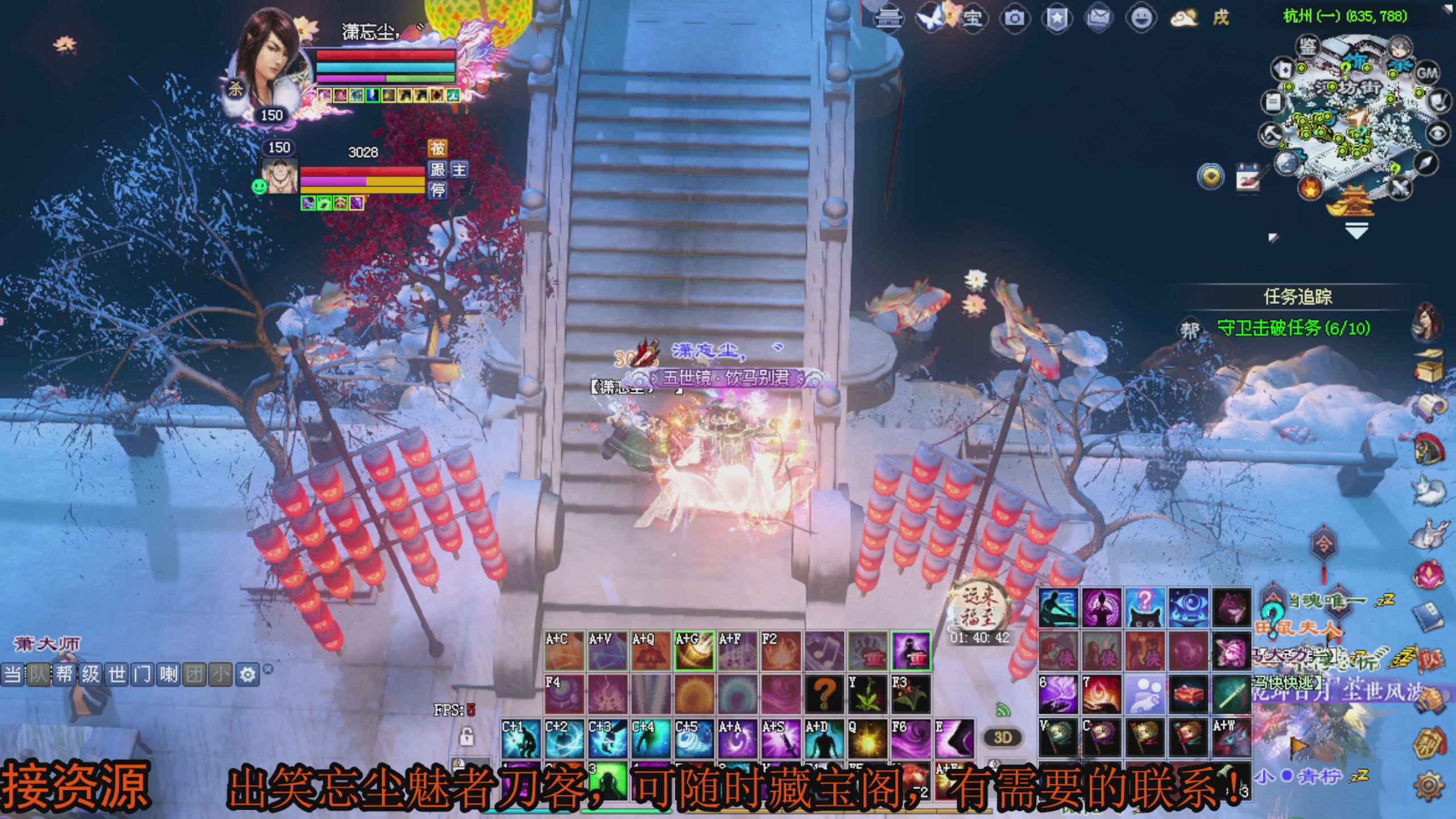Open chat settings gear
1456x819 pixels.
pyautogui.click(x=247, y=675)
